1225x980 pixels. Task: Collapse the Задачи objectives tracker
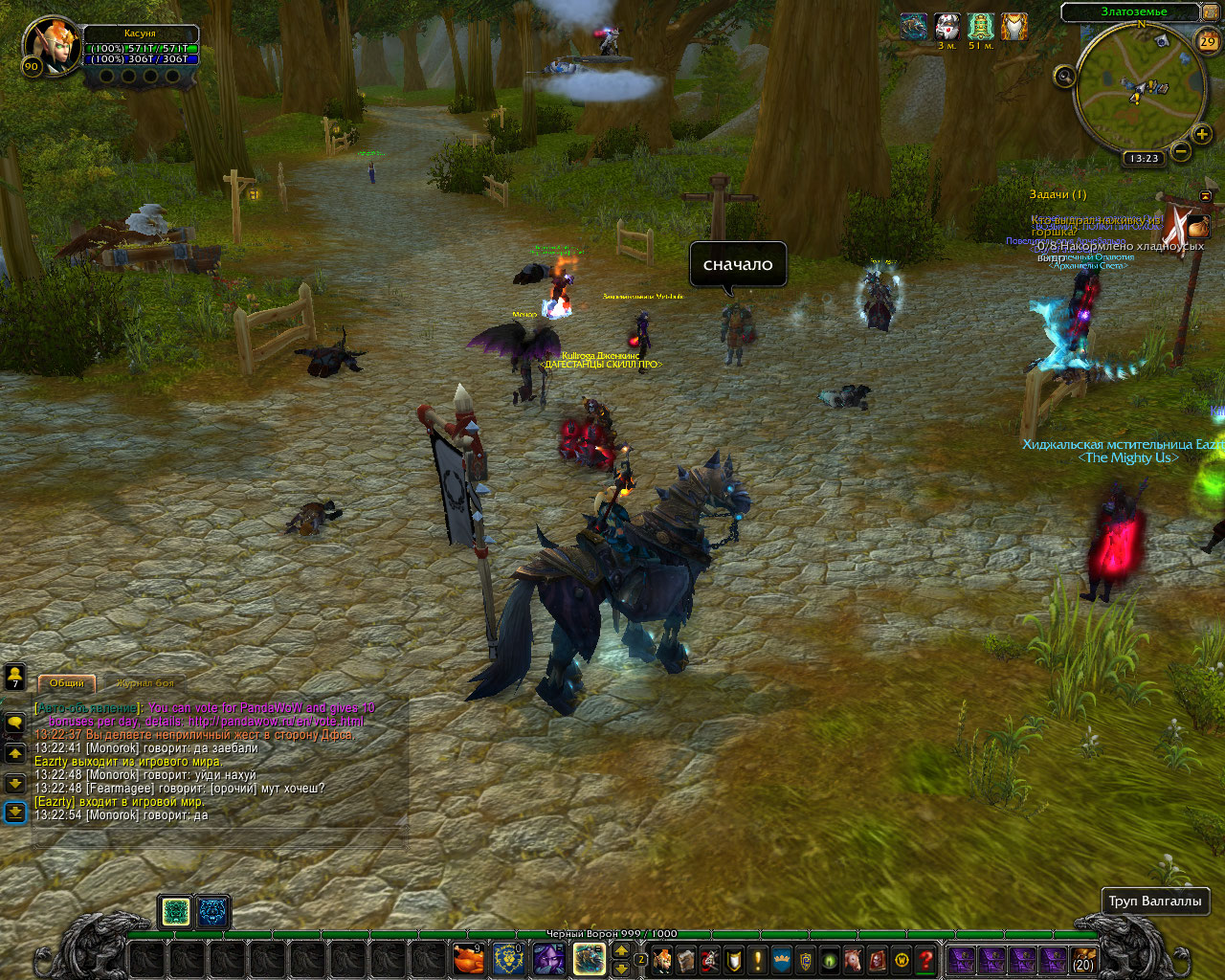pos(1206,195)
